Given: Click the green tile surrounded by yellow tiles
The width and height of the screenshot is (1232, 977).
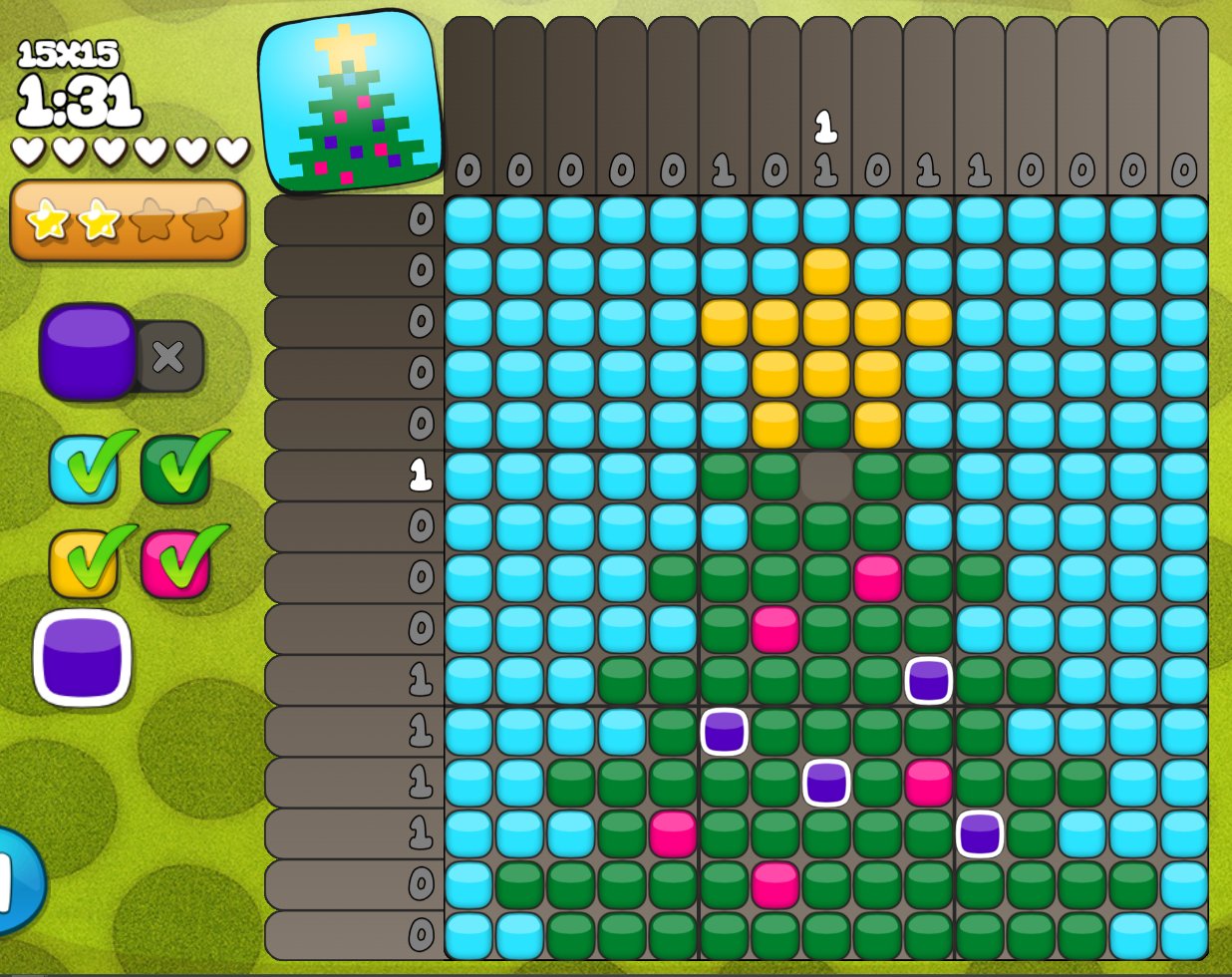Looking at the screenshot, I should pyautogui.click(x=826, y=425).
